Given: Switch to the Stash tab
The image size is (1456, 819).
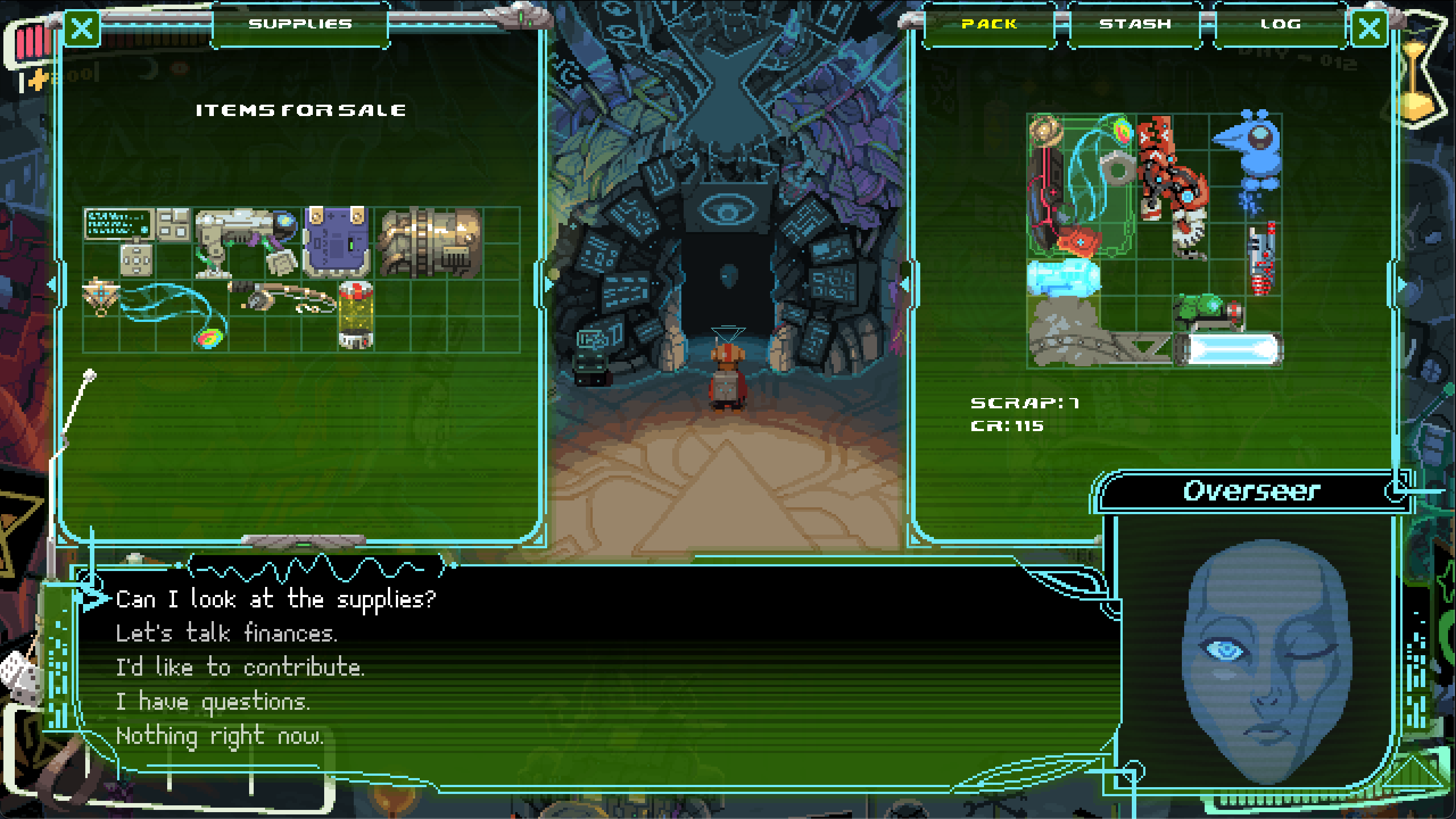Looking at the screenshot, I should 1135,24.
